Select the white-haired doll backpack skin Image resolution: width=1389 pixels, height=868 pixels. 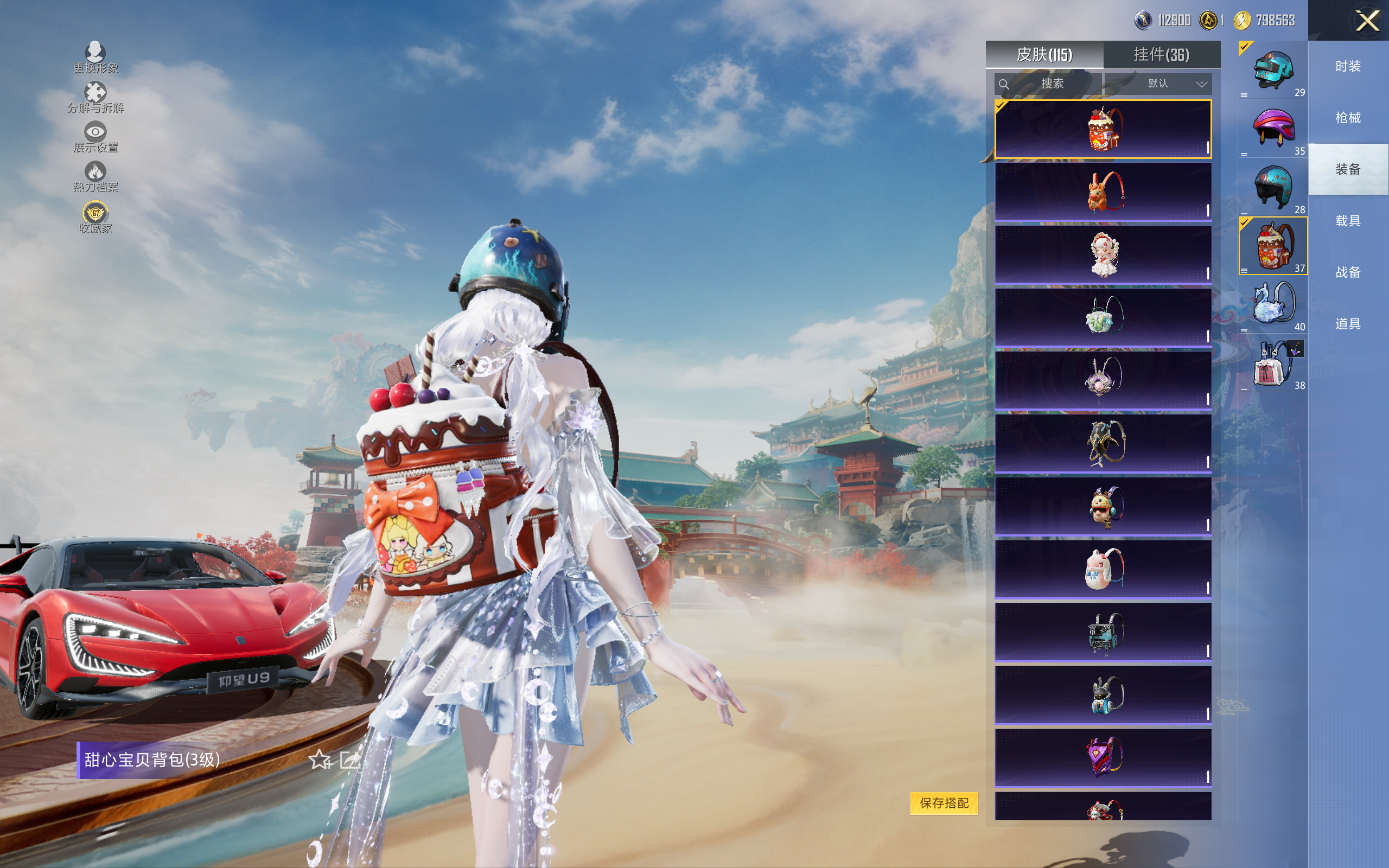(1103, 255)
